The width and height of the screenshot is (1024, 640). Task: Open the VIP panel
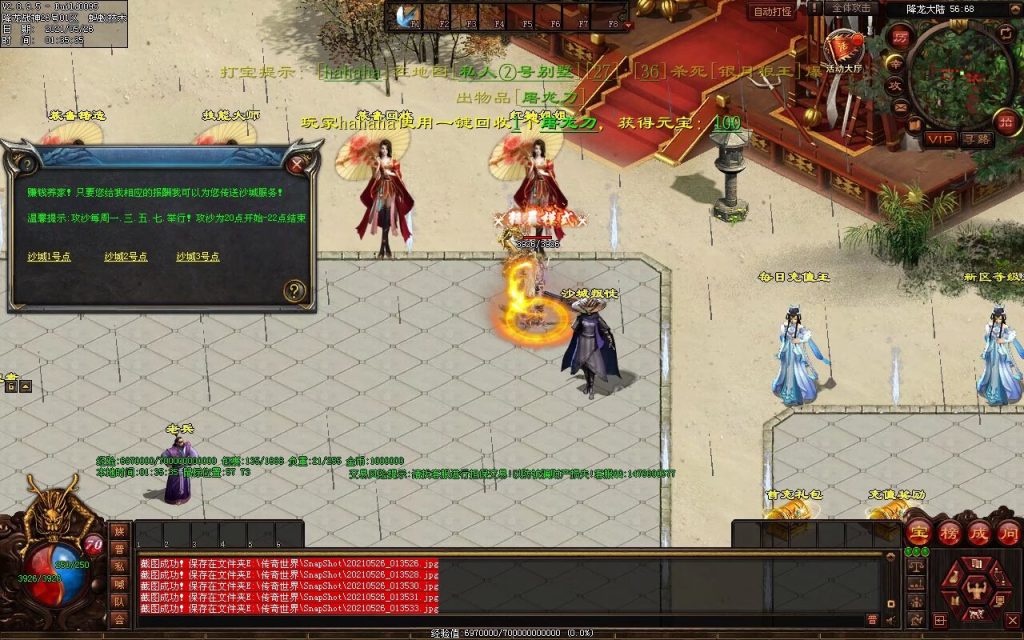coord(939,138)
